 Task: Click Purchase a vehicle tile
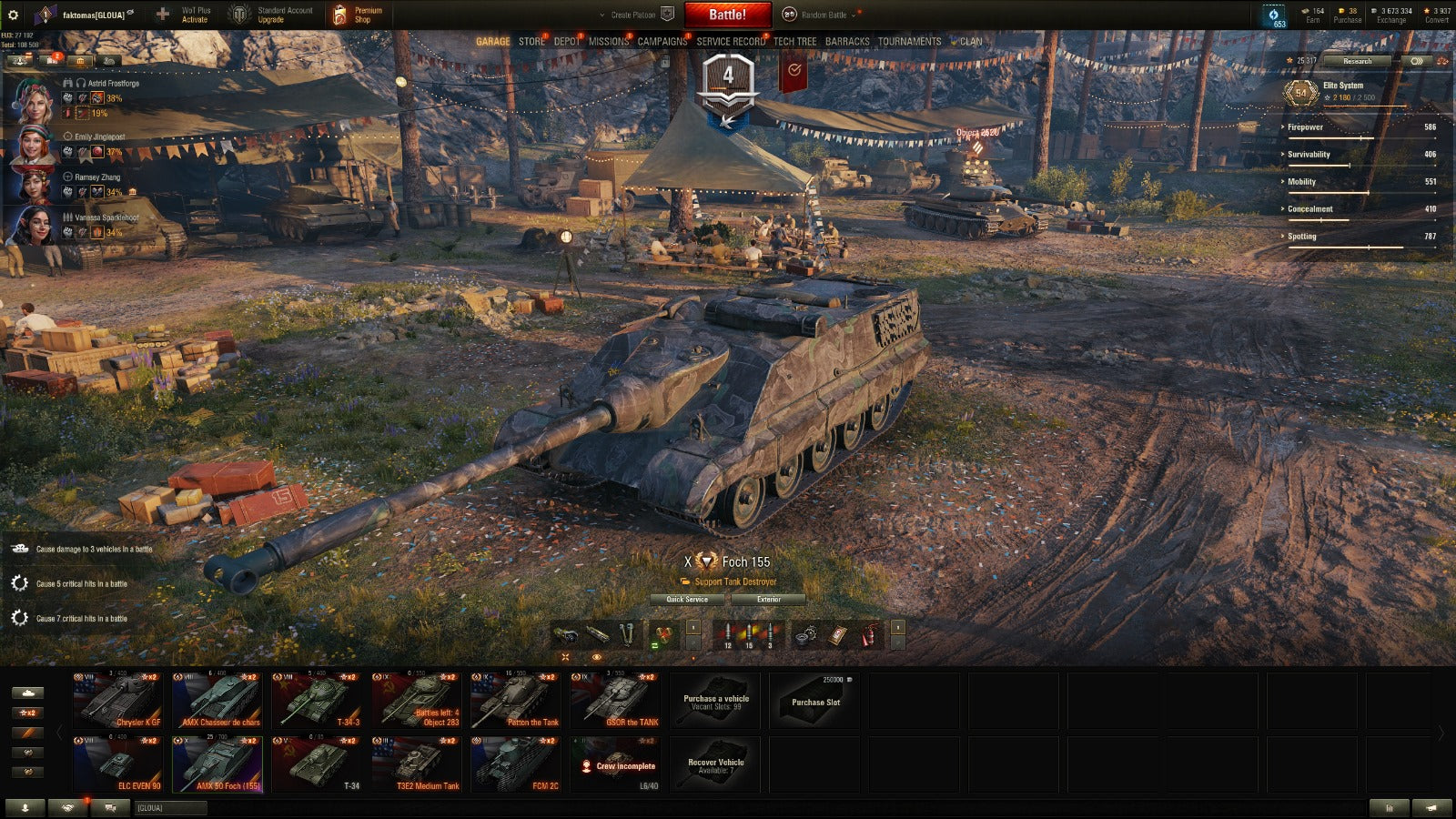716,701
